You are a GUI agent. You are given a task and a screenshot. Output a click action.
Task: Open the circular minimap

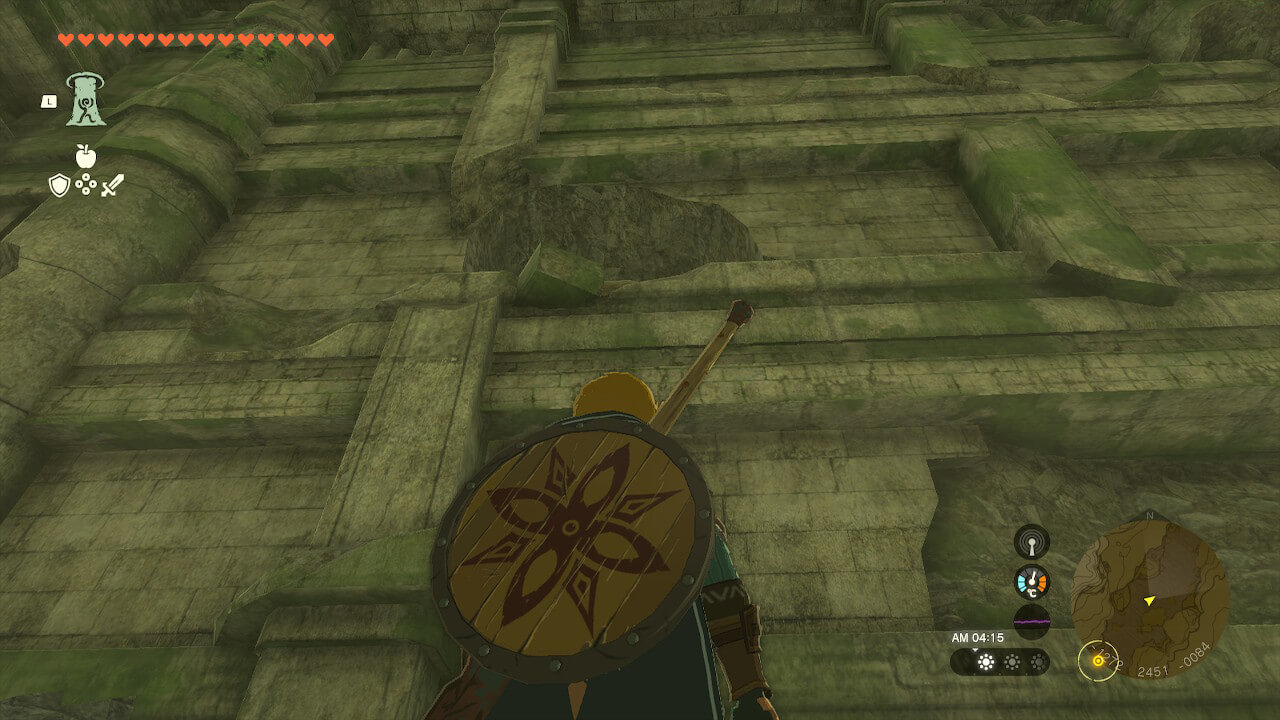pos(1149,598)
